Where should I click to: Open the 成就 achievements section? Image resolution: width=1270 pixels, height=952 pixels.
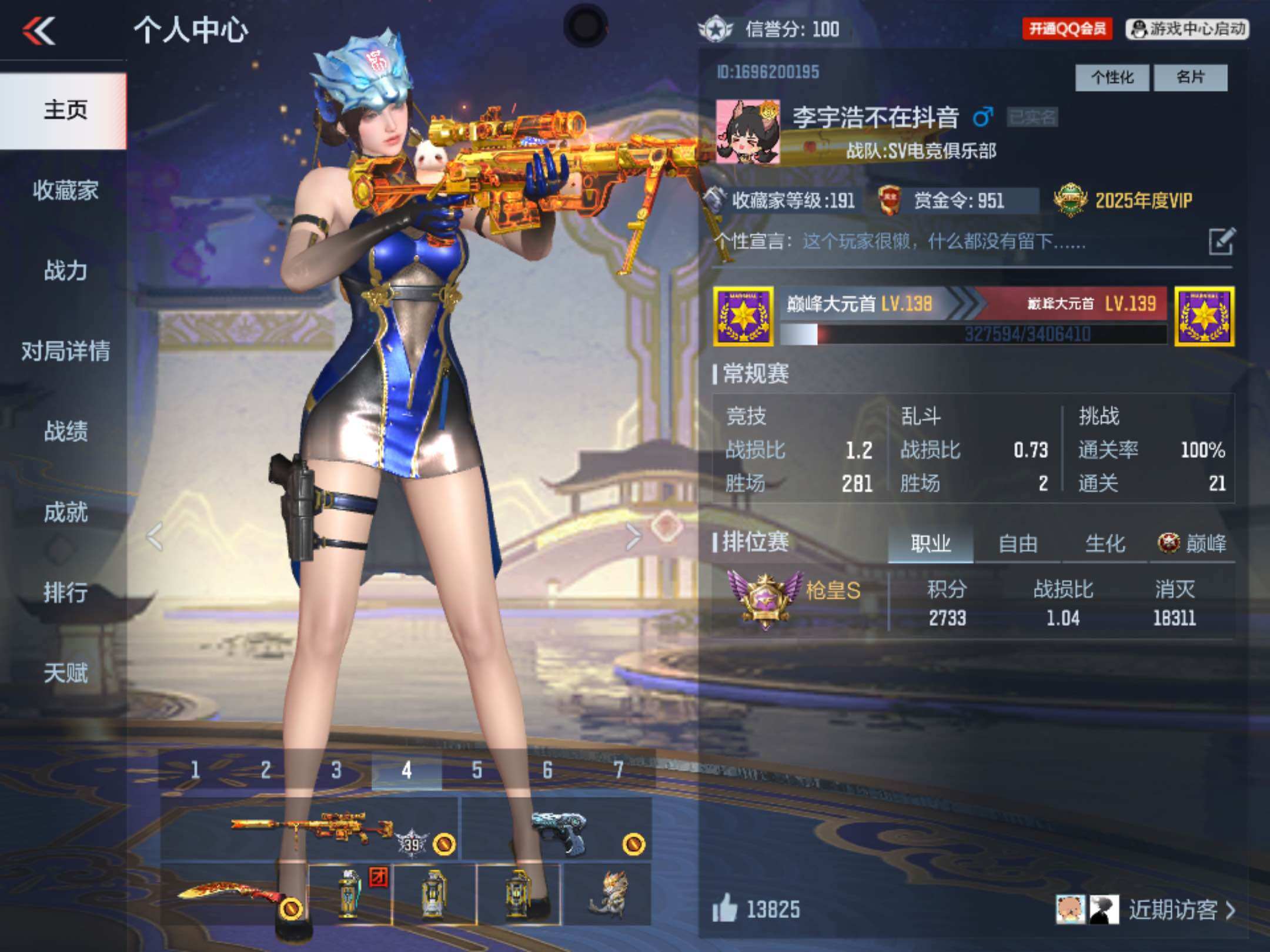pyautogui.click(x=65, y=512)
